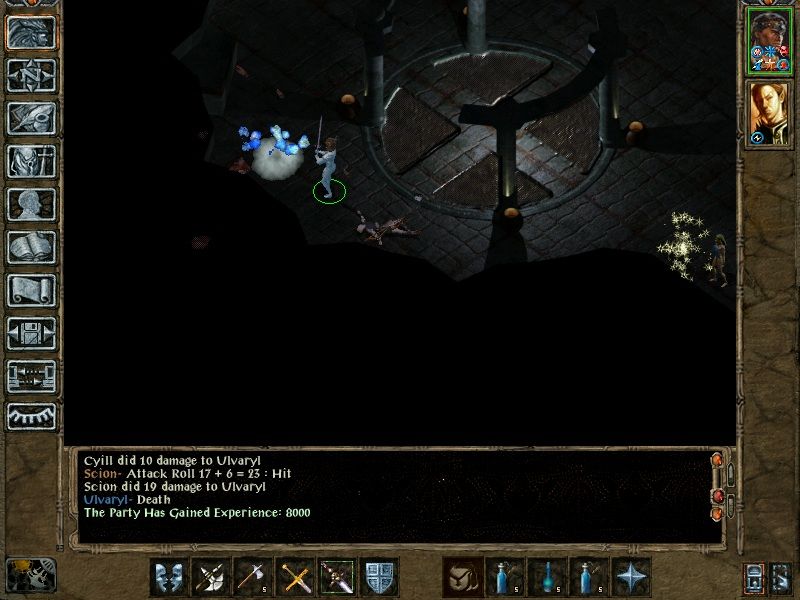Open the journal with the quill icon

tap(31, 118)
